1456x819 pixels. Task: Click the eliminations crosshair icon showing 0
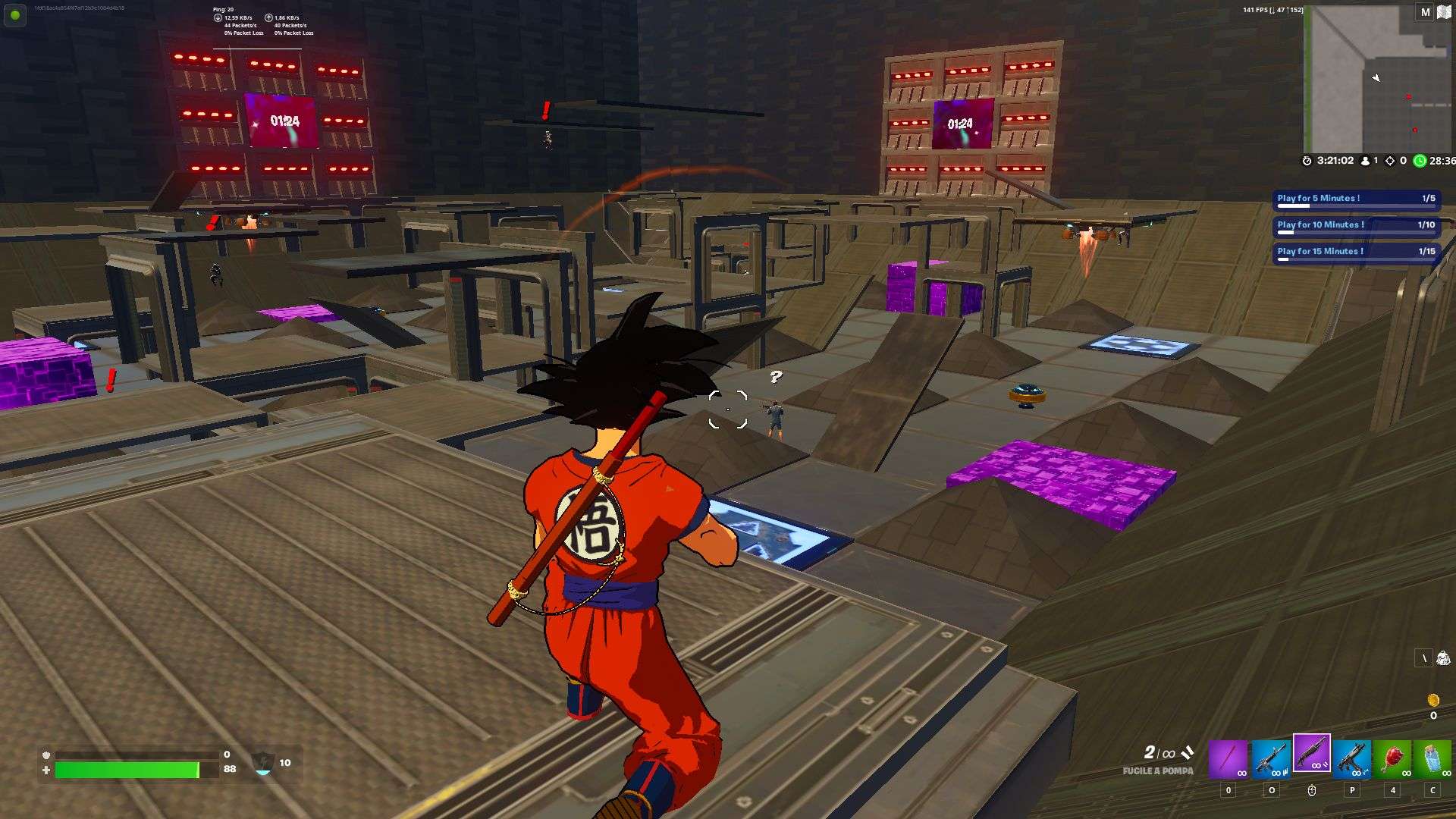pyautogui.click(x=1390, y=161)
